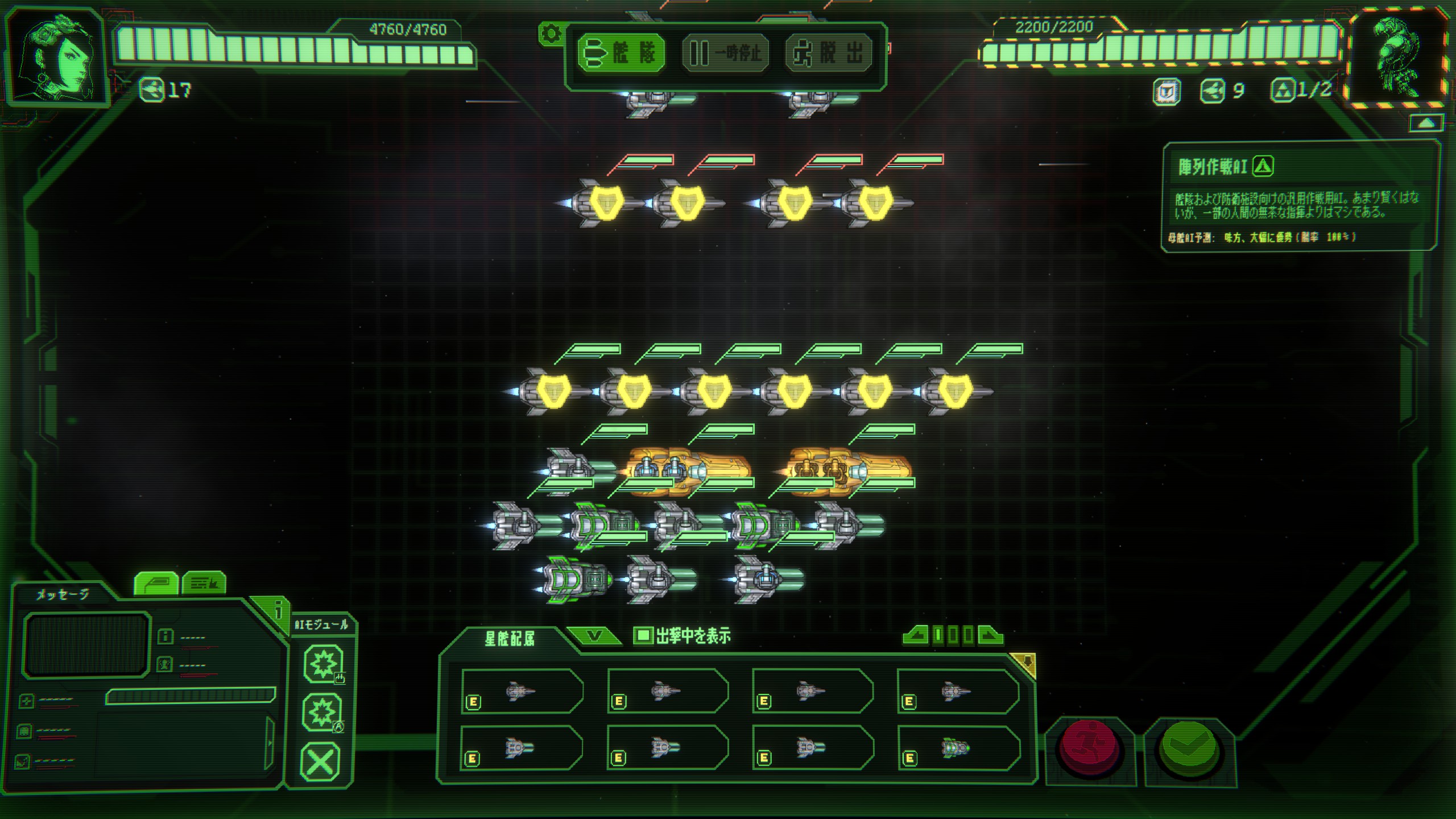Image resolution: width=1456 pixels, height=819 pixels.
Task: Open the info corner tab on message panel
Action: click(x=277, y=611)
